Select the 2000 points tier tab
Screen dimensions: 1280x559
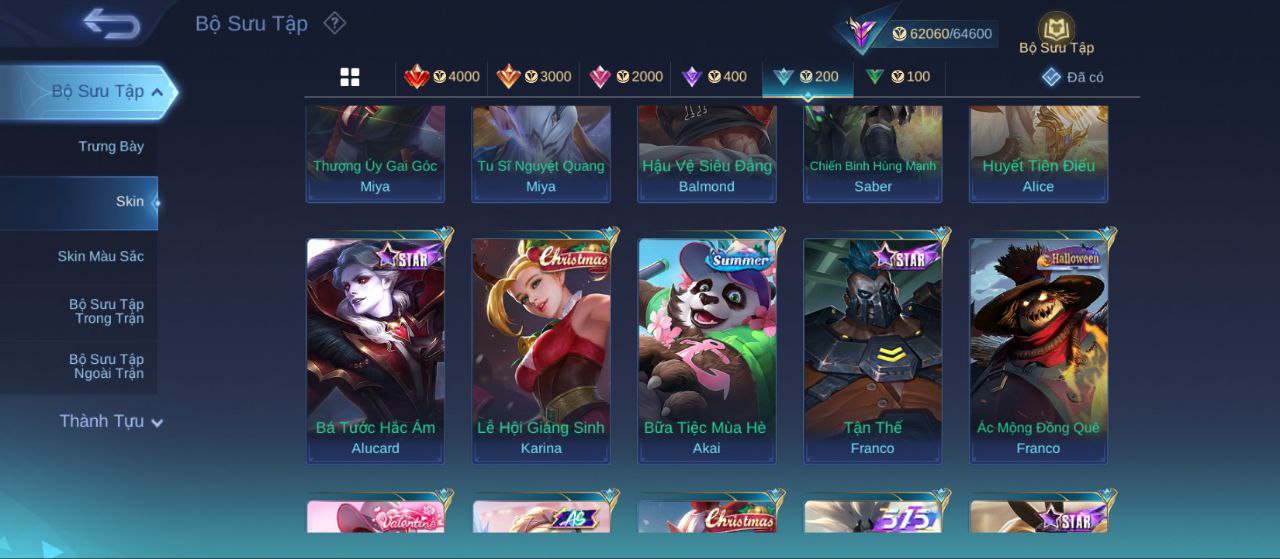click(625, 77)
